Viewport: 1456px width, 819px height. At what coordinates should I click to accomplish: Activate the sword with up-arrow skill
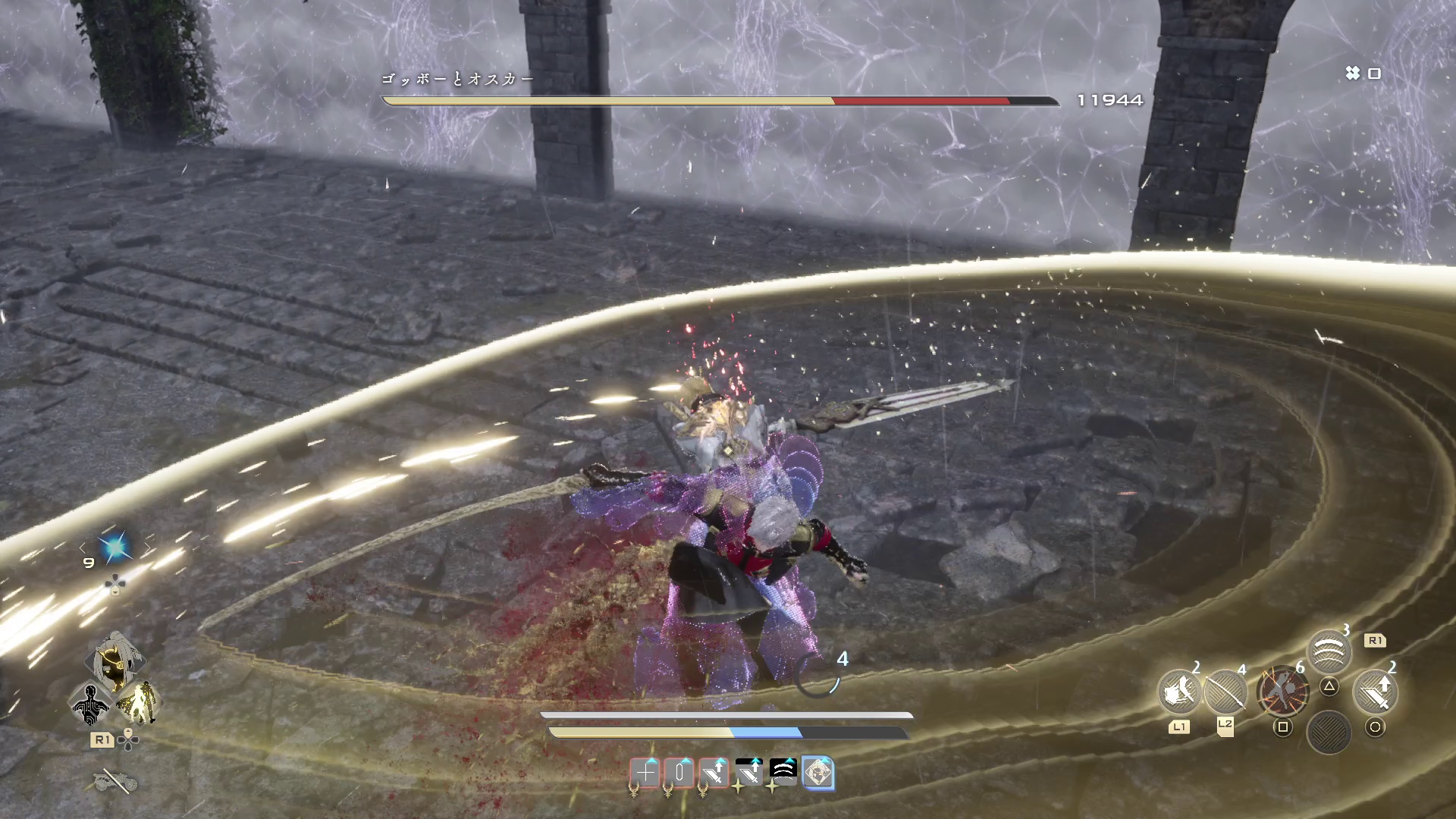[x=1374, y=691]
